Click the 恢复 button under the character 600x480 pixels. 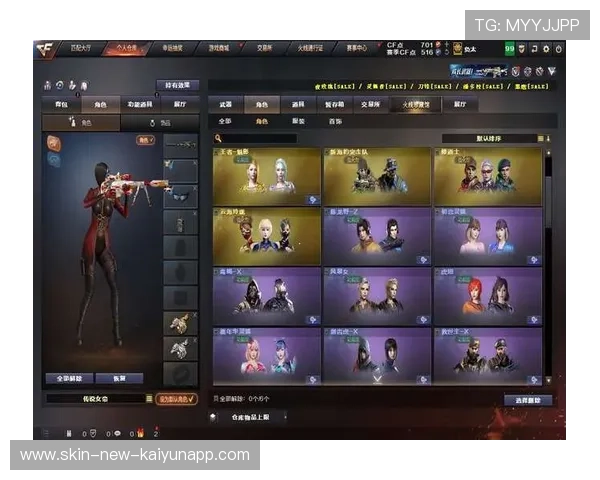[x=120, y=379]
